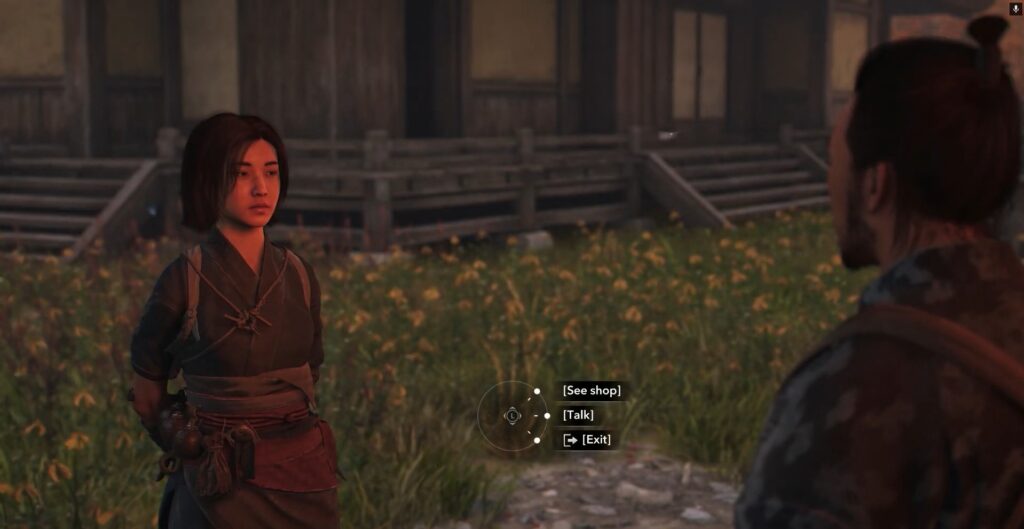Click the microphone icon in the corner

pos(1016,9)
